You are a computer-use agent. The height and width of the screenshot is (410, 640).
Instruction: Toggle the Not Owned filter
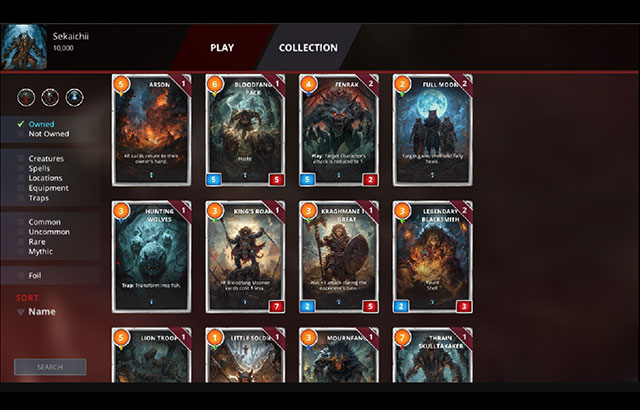(x=48, y=134)
